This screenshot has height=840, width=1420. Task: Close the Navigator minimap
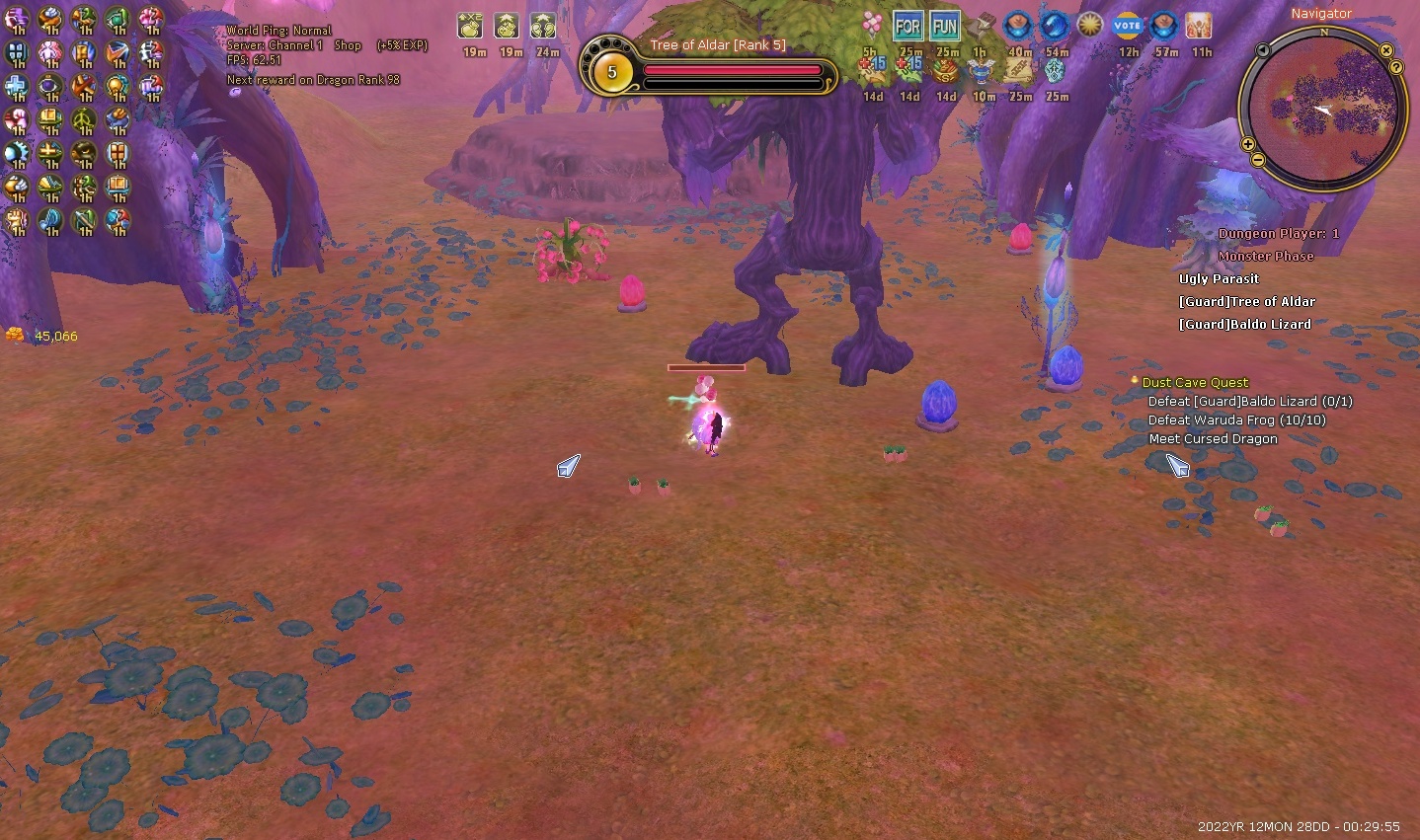pyautogui.click(x=1386, y=50)
